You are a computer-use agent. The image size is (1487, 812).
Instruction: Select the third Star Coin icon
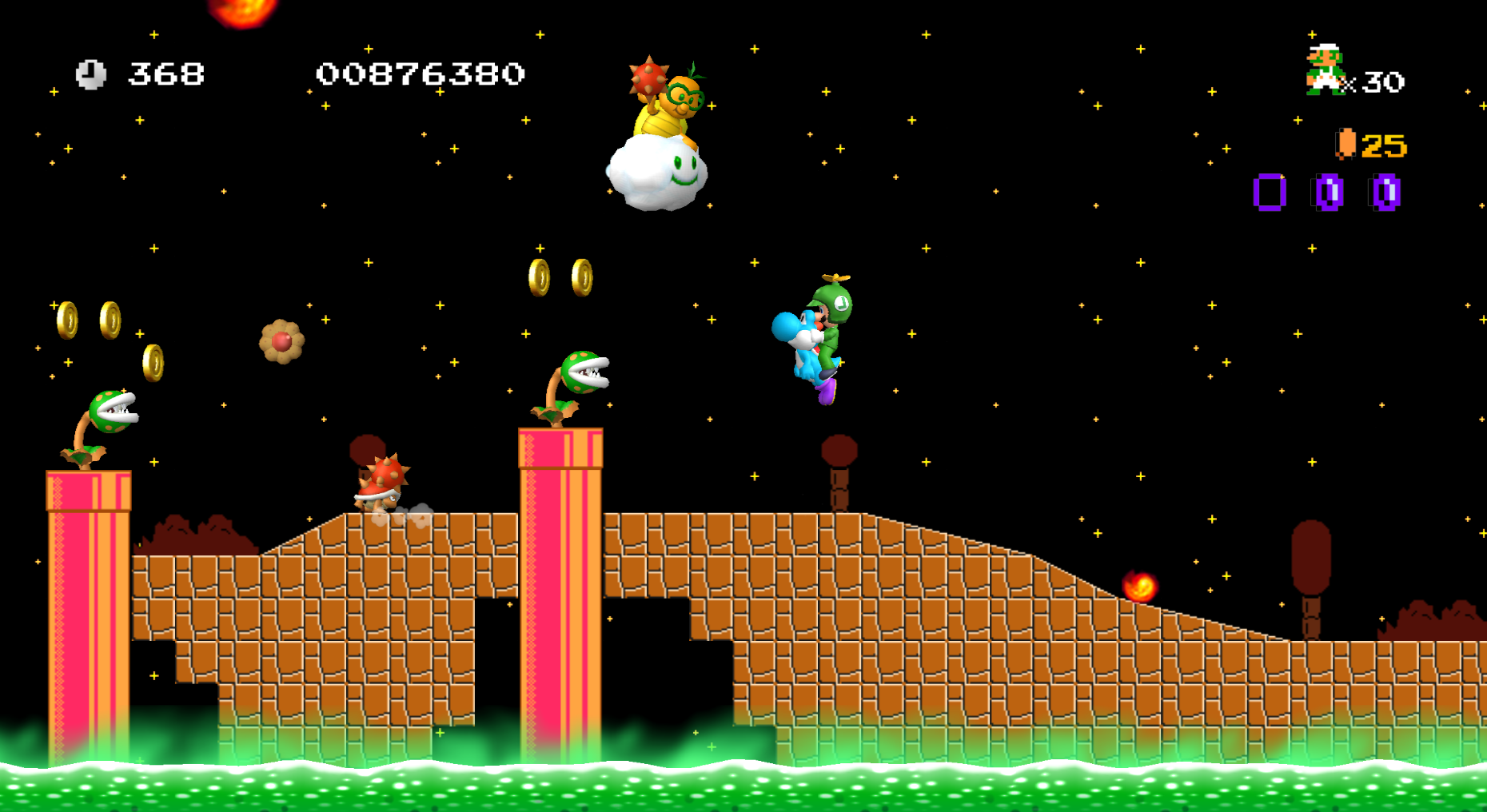point(1385,191)
